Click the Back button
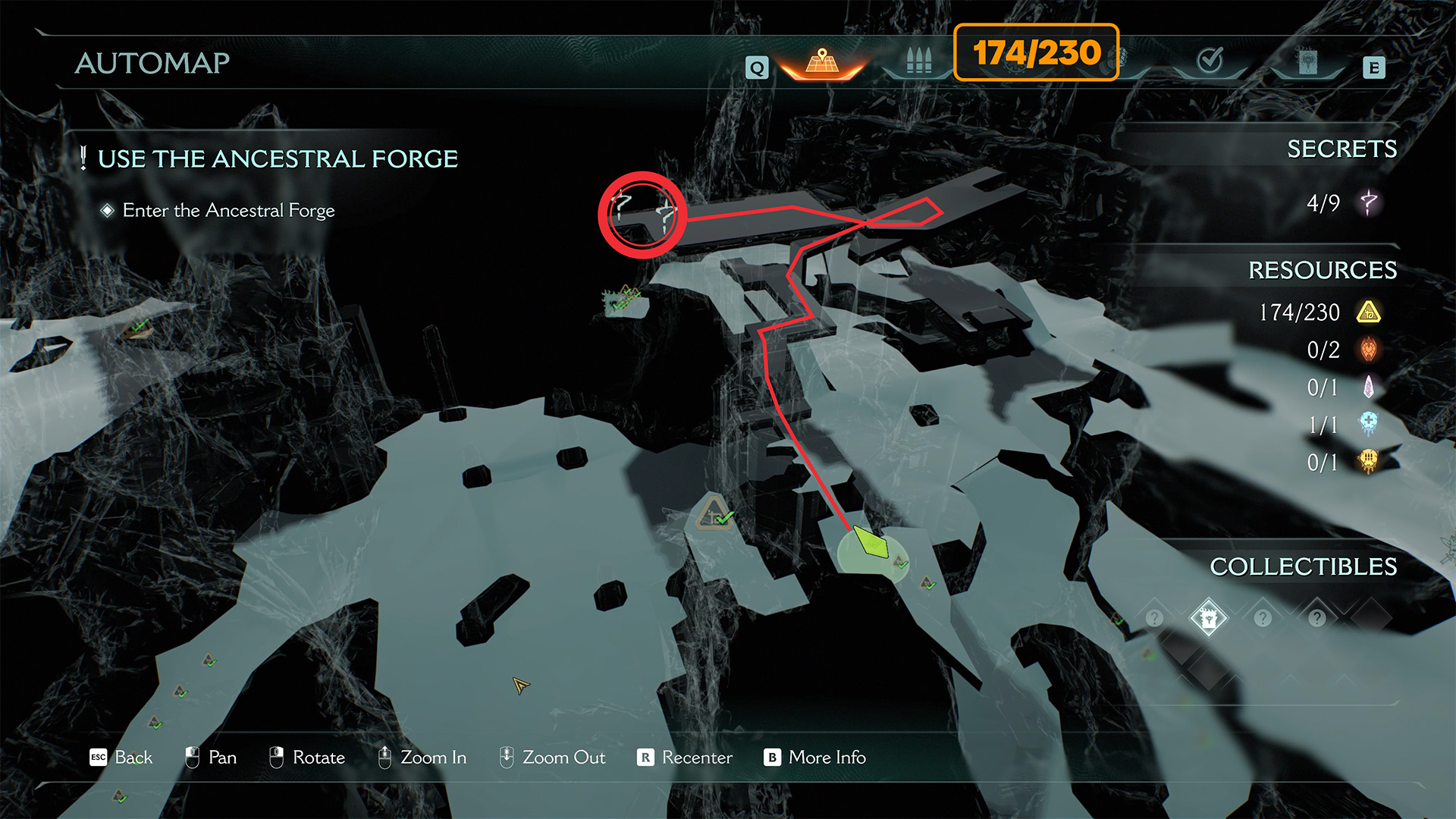 (121, 758)
